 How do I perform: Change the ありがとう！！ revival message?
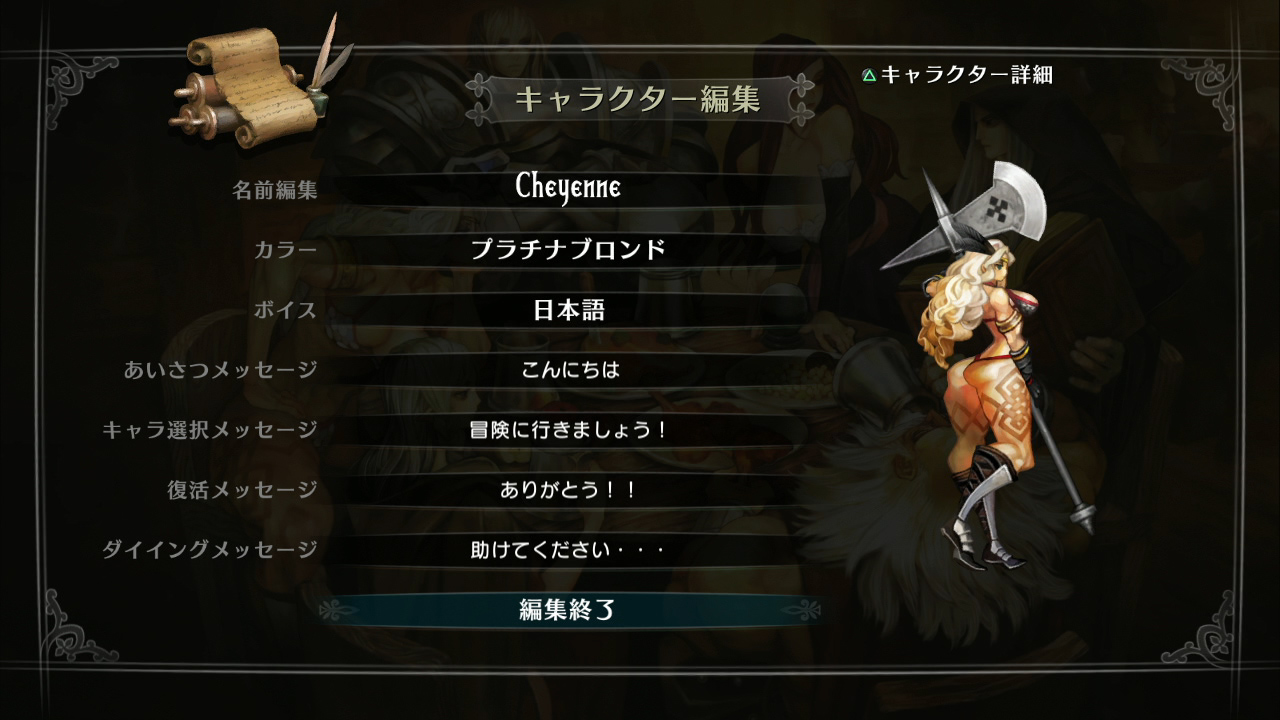point(568,490)
